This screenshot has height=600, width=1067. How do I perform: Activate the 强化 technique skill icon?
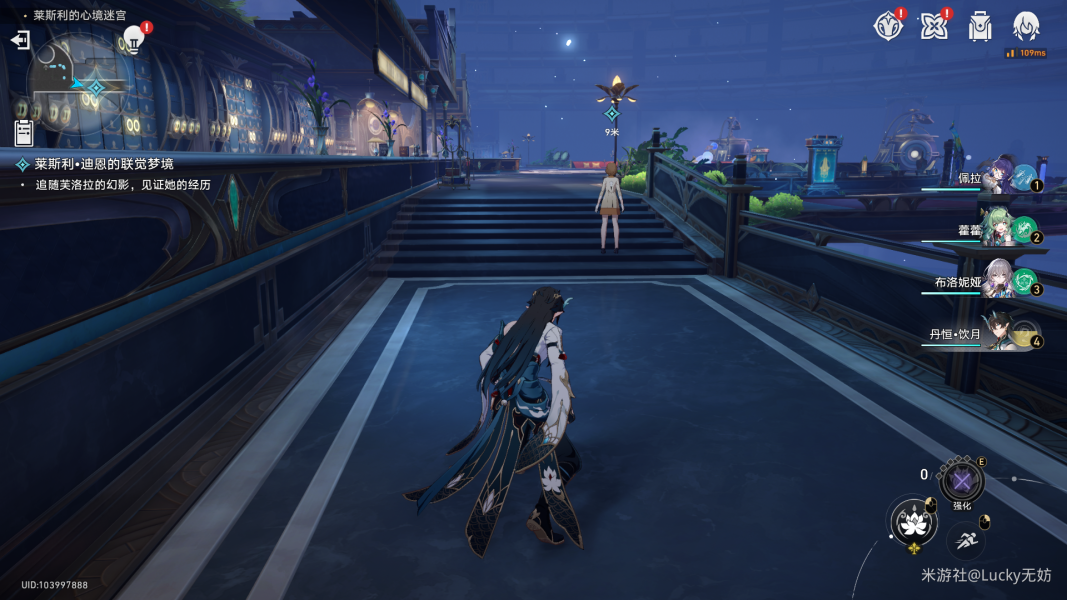click(x=962, y=482)
